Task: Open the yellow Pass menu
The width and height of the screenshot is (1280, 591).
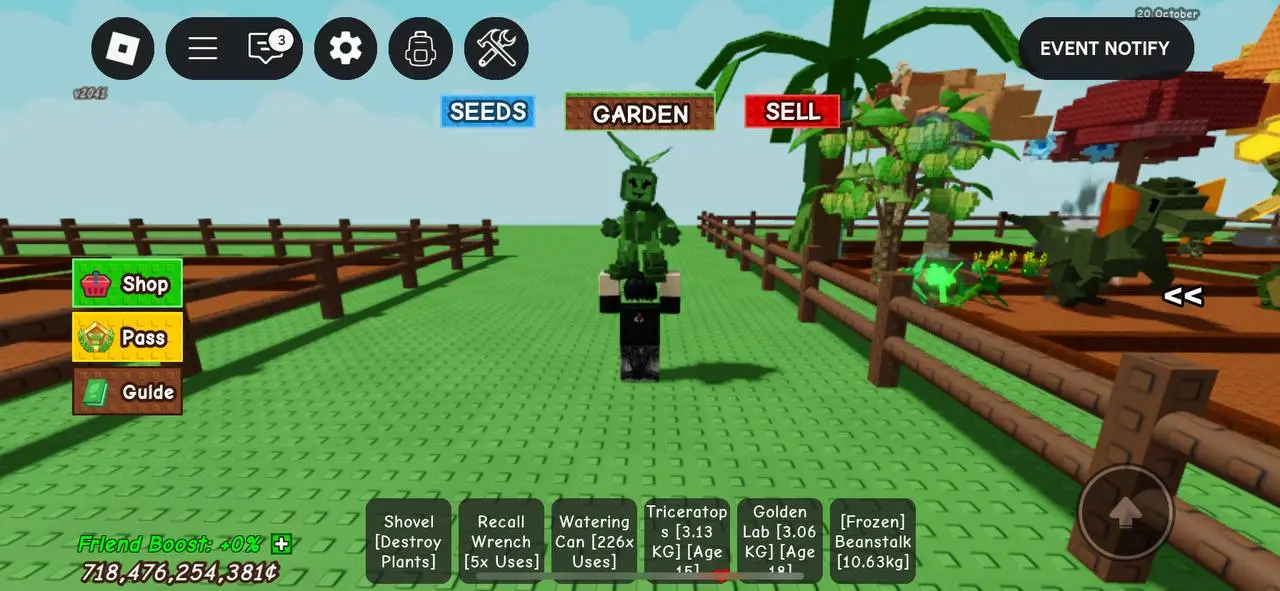Action: [127, 337]
